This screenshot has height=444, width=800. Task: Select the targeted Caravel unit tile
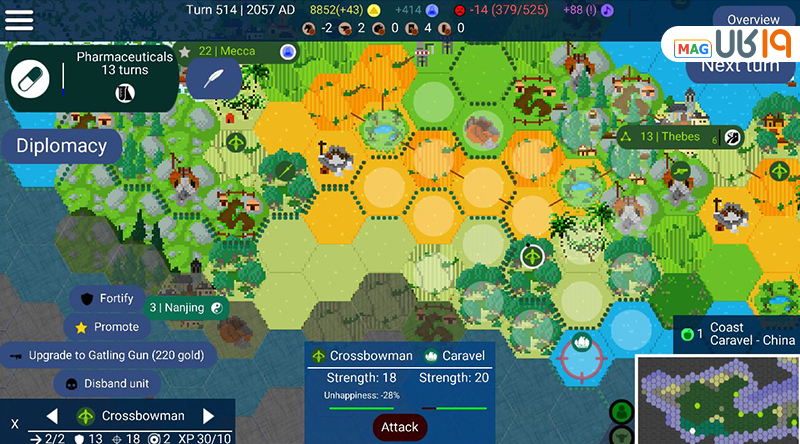582,350
